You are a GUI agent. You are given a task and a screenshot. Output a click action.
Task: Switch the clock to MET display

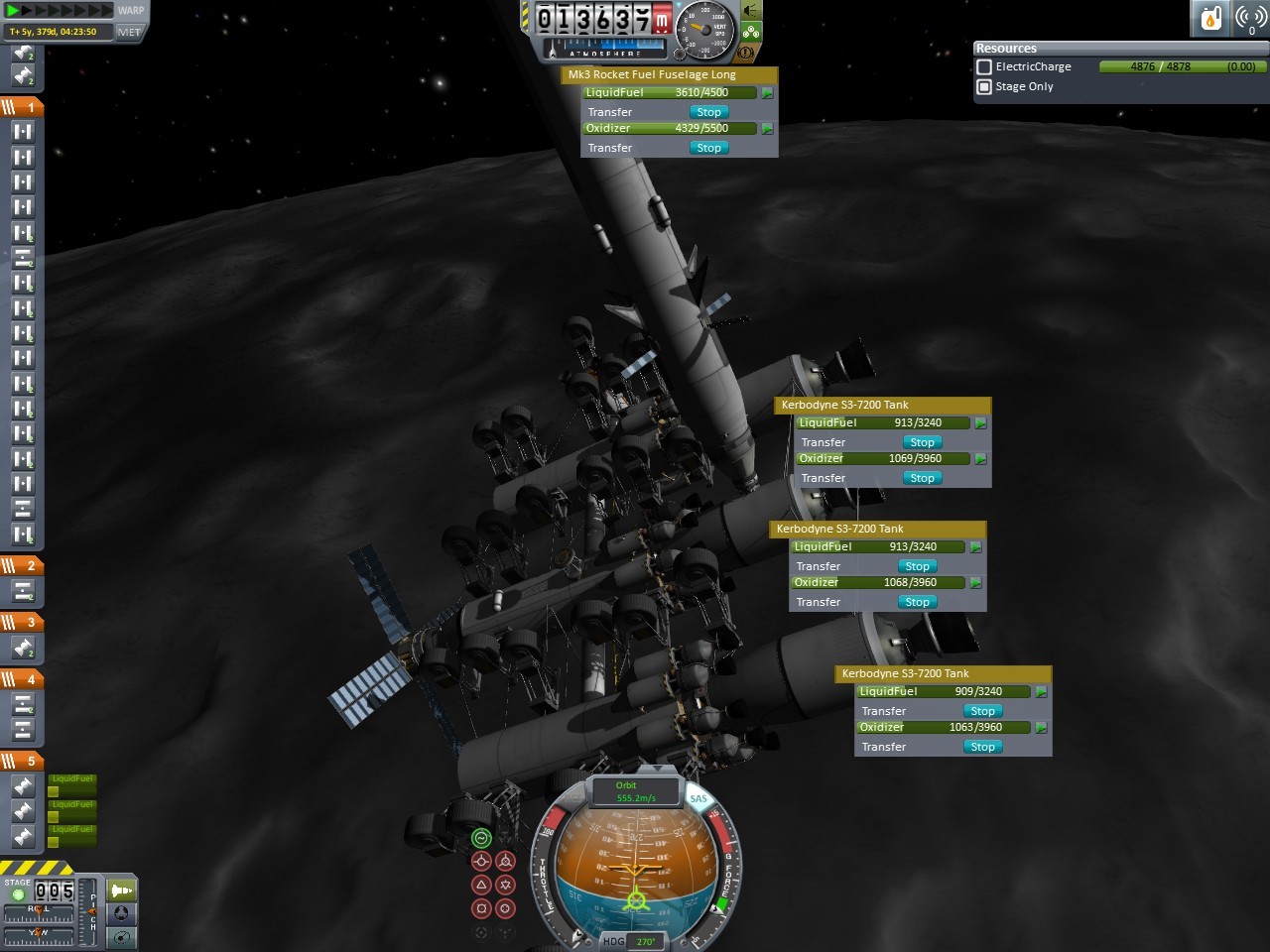pyautogui.click(x=129, y=32)
